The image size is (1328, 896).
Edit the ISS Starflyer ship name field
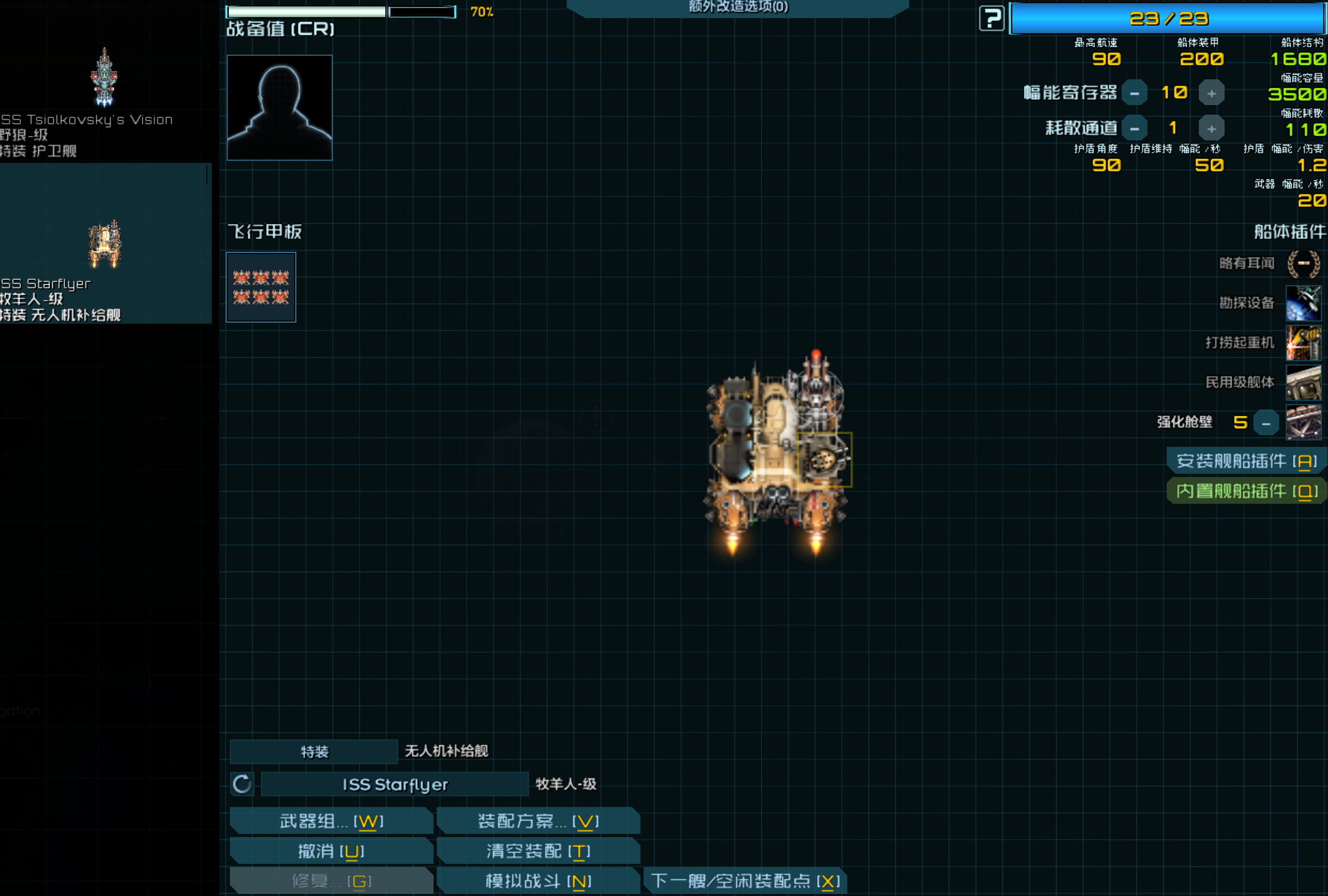pyautogui.click(x=394, y=785)
